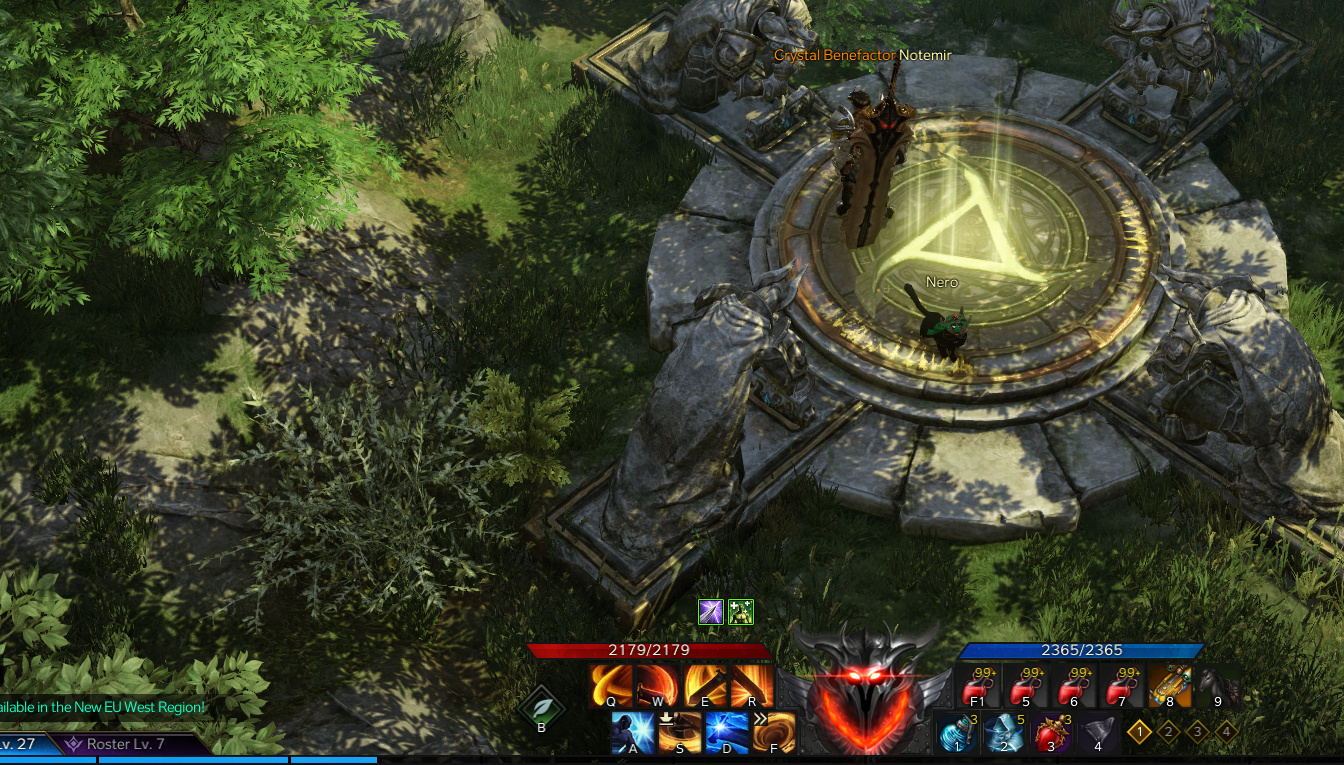
Task: Trigger the skill in the E slot
Action: pyautogui.click(x=705, y=685)
